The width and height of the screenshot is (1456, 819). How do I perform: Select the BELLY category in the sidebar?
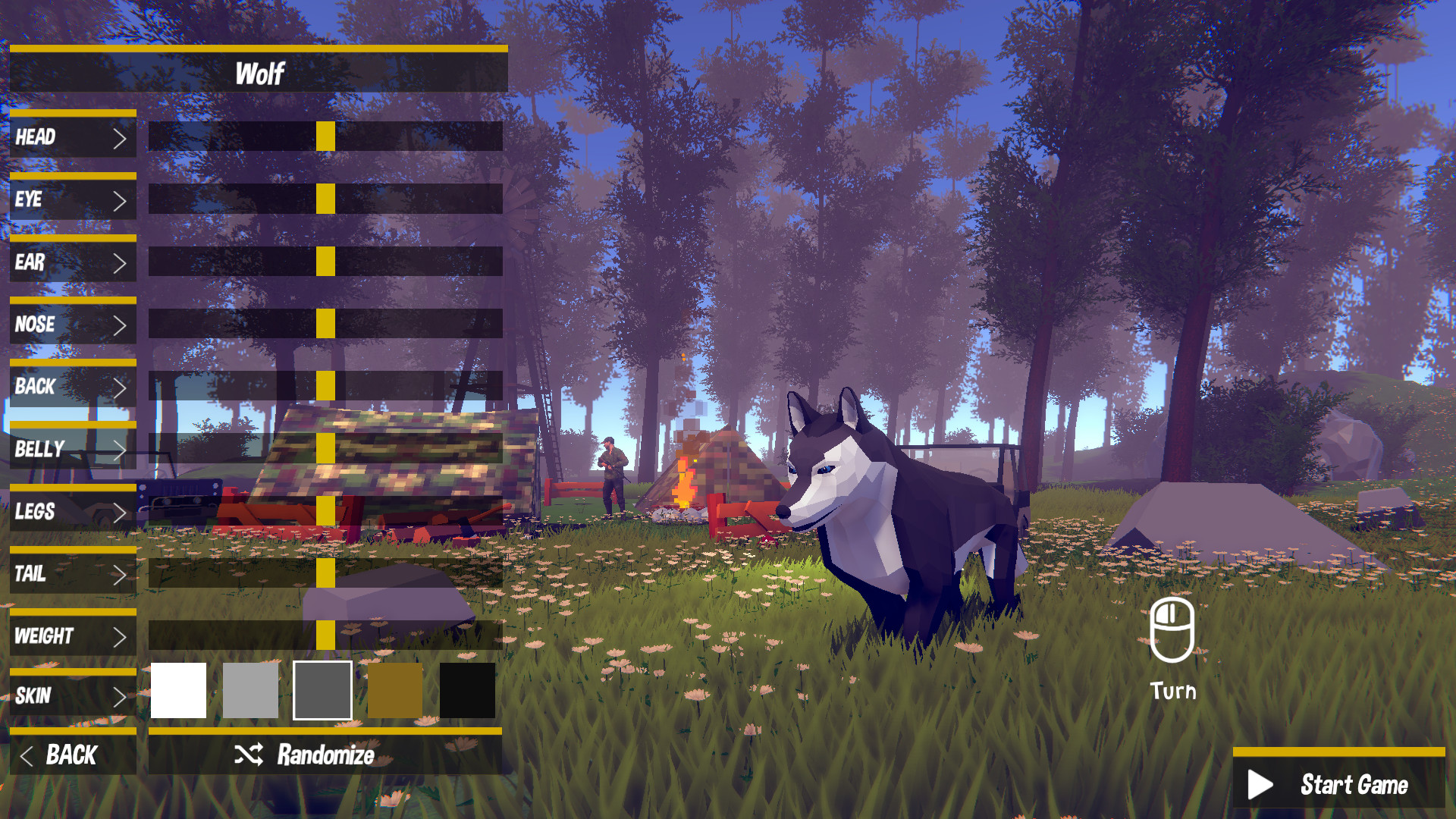(x=72, y=449)
